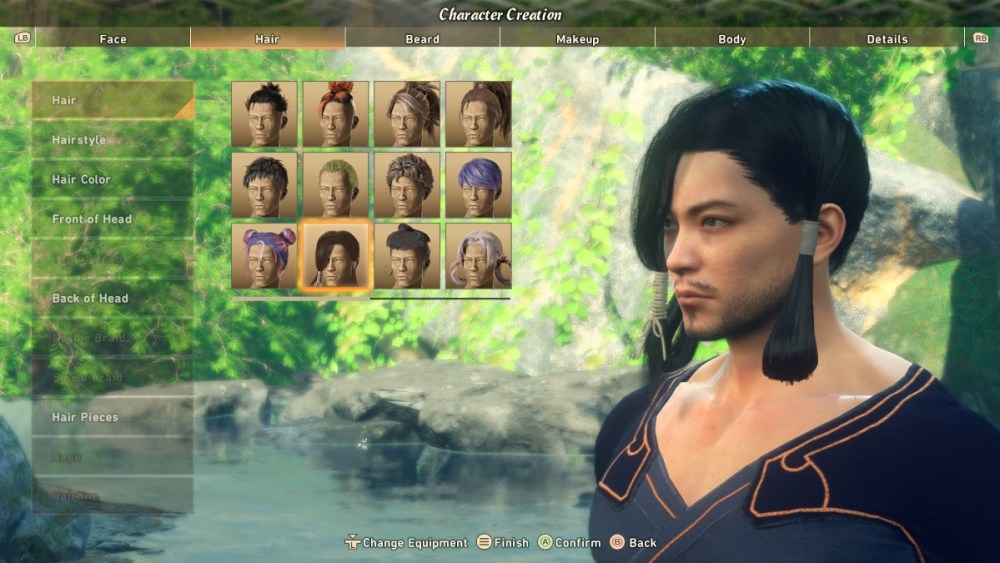Select the highlighted long dark hair thumbnail
The image size is (1000, 563).
tap(336, 256)
